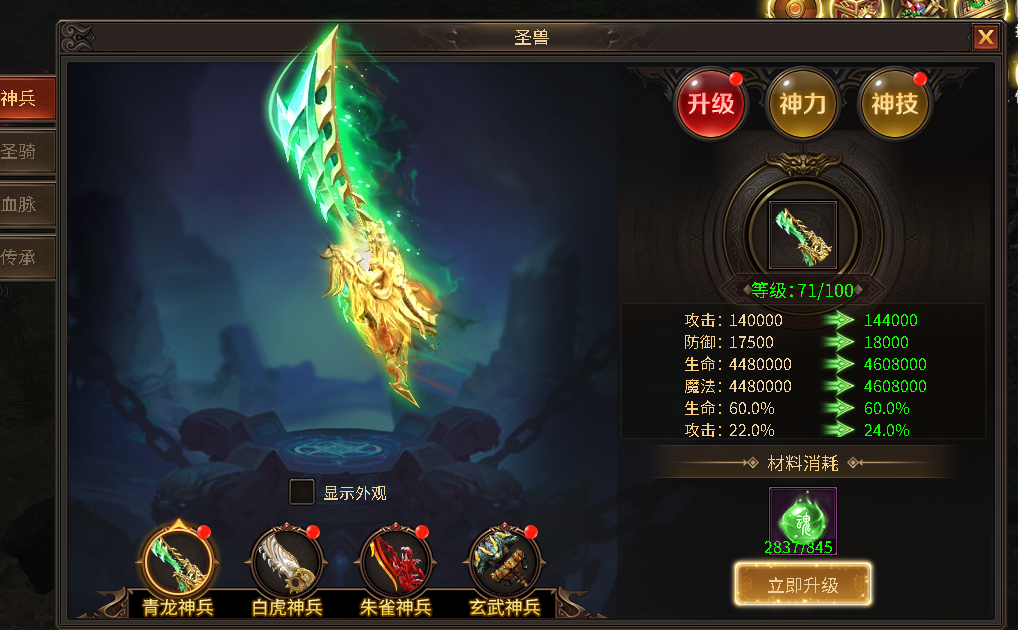This screenshot has width=1018, height=630.
Task: Select the 血脉 side tab
Action: click(24, 204)
